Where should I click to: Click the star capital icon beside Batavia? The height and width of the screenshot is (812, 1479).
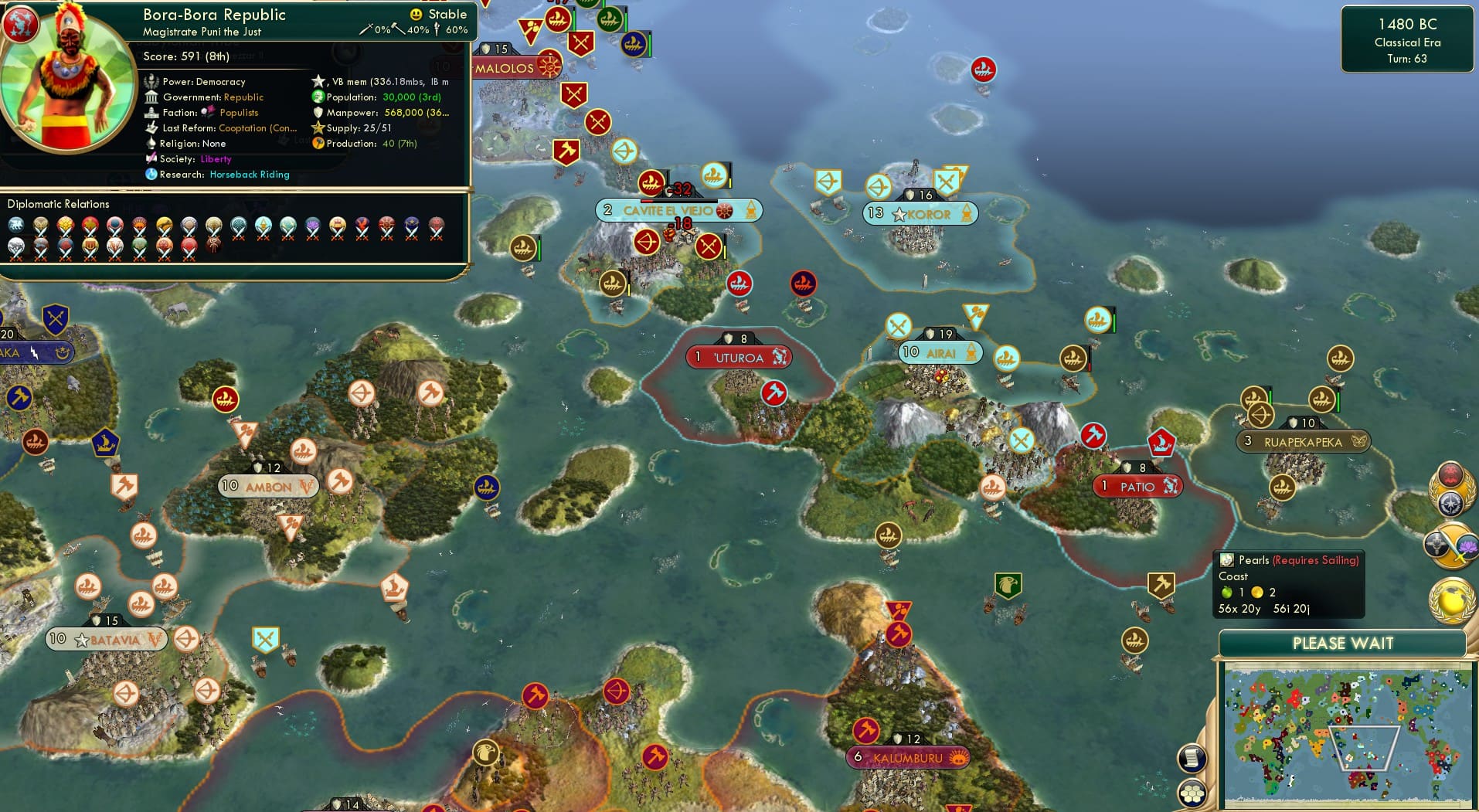click(x=80, y=640)
